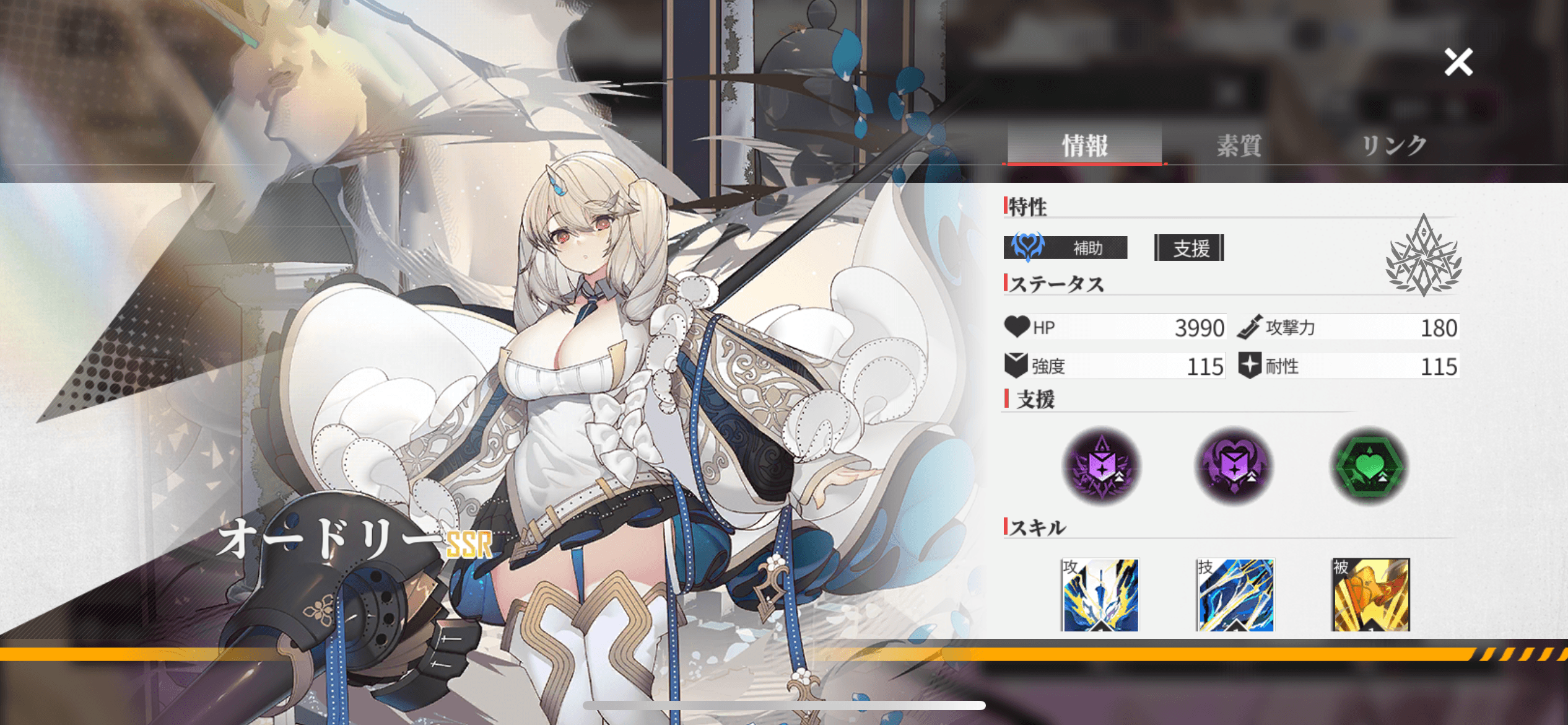This screenshot has width=1568, height=725.
Task: Choose the 技 blue lightning skill icon
Action: click(x=1235, y=595)
